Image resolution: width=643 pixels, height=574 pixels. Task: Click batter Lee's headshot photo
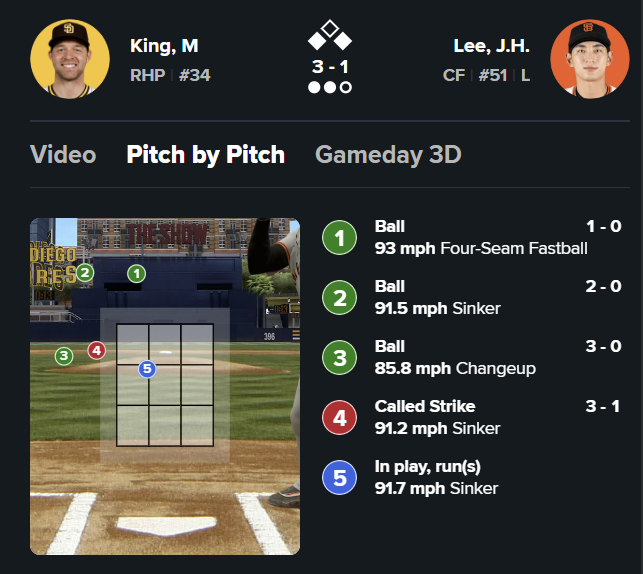582,60
